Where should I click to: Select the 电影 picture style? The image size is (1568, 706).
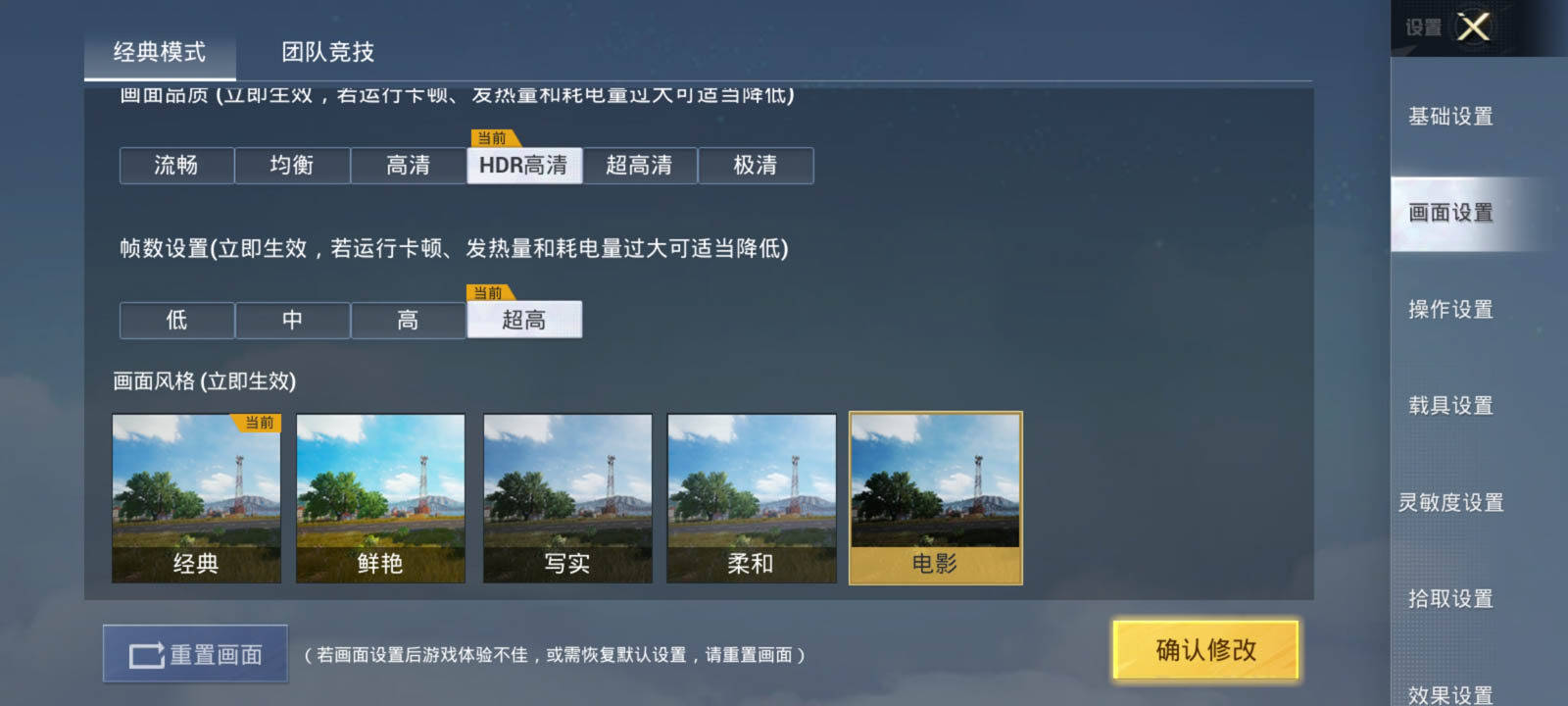935,498
